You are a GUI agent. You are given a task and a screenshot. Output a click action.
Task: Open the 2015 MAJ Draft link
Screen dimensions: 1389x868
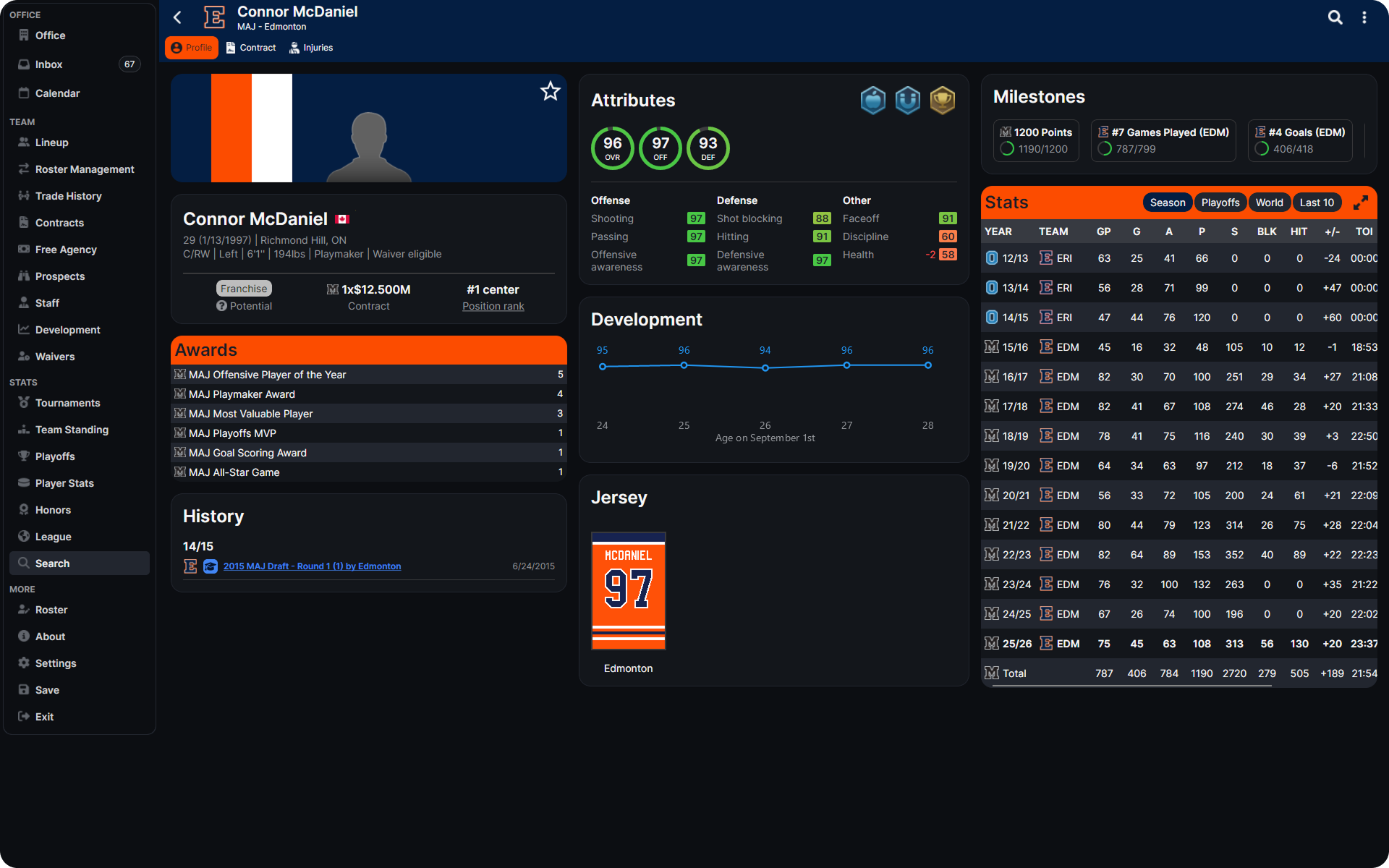point(312,566)
